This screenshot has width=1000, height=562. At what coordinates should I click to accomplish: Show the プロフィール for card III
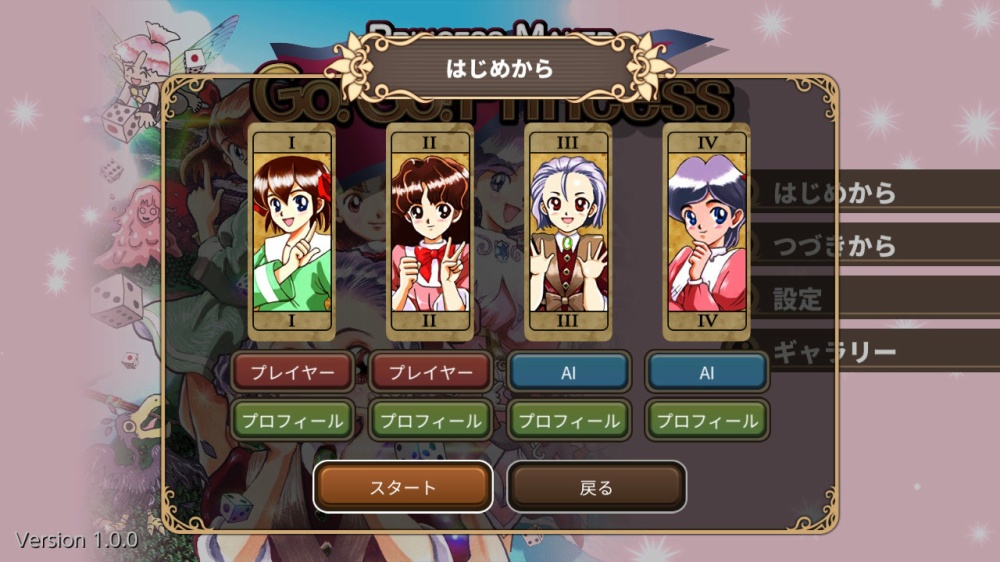click(568, 420)
